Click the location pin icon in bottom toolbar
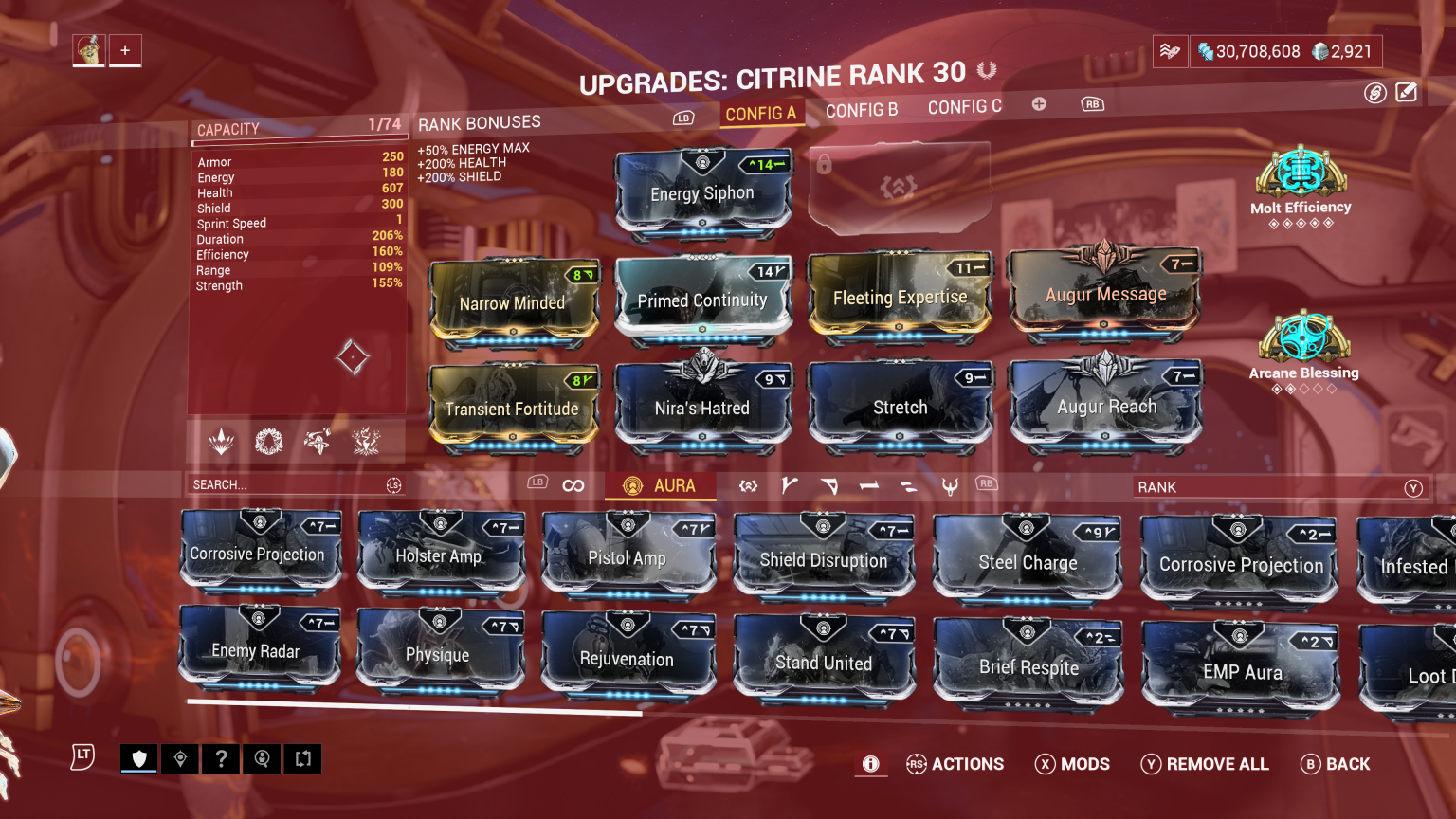The width and height of the screenshot is (1456, 819). 179,758
